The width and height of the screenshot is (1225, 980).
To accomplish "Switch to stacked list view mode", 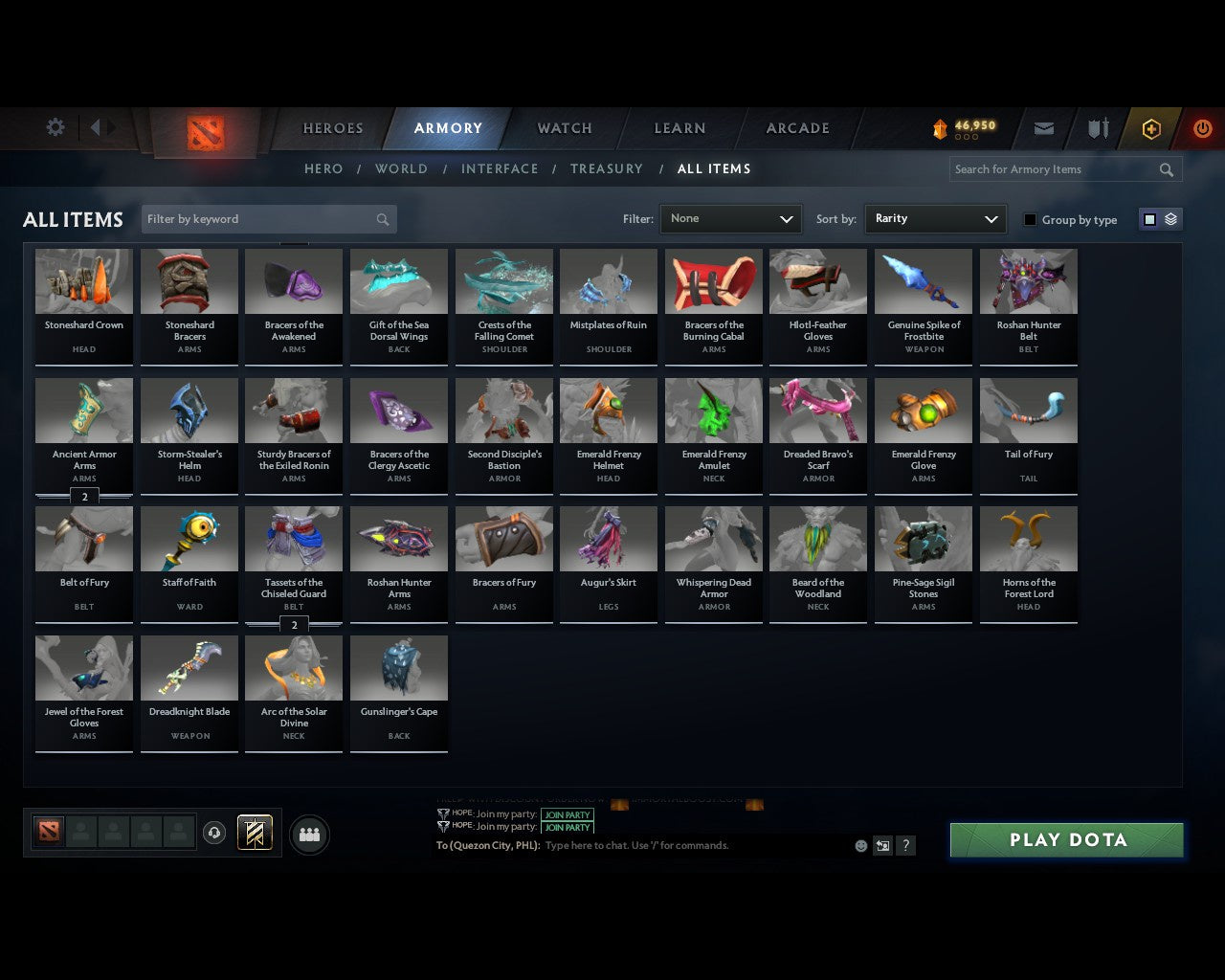I will pos(1169,218).
